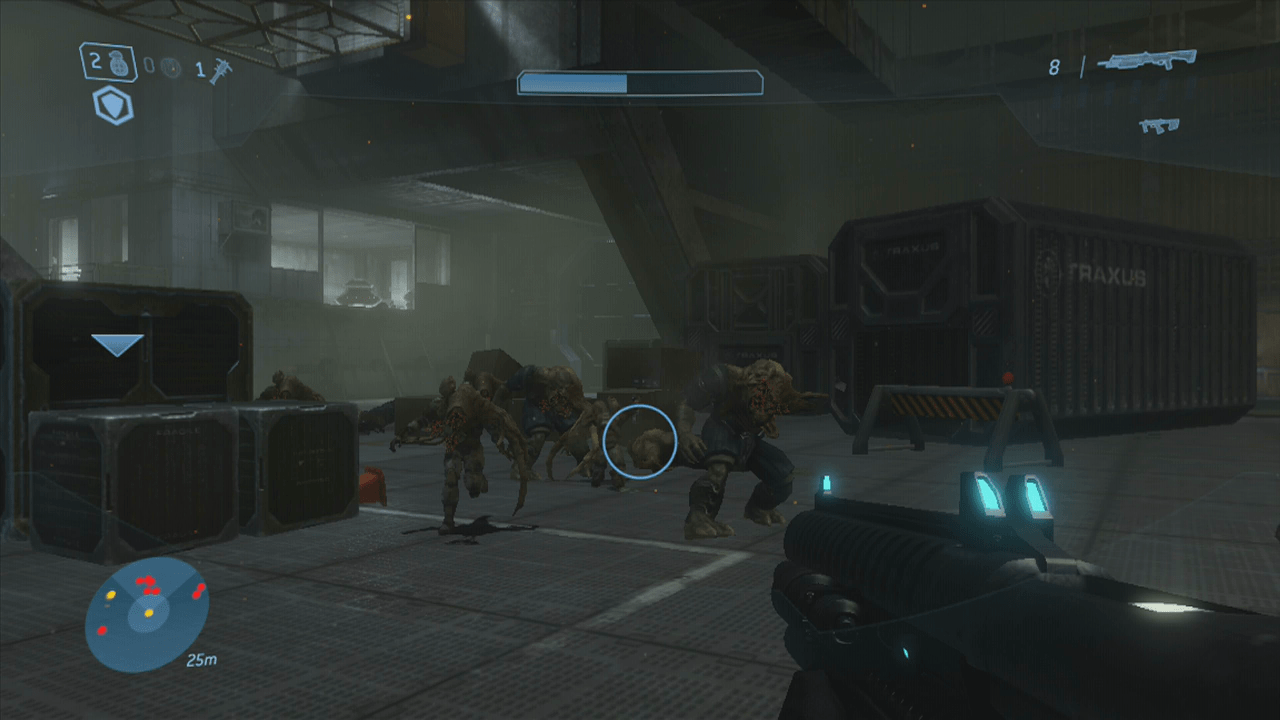
Task: Select the frag grenade icon
Action: [x=118, y=64]
